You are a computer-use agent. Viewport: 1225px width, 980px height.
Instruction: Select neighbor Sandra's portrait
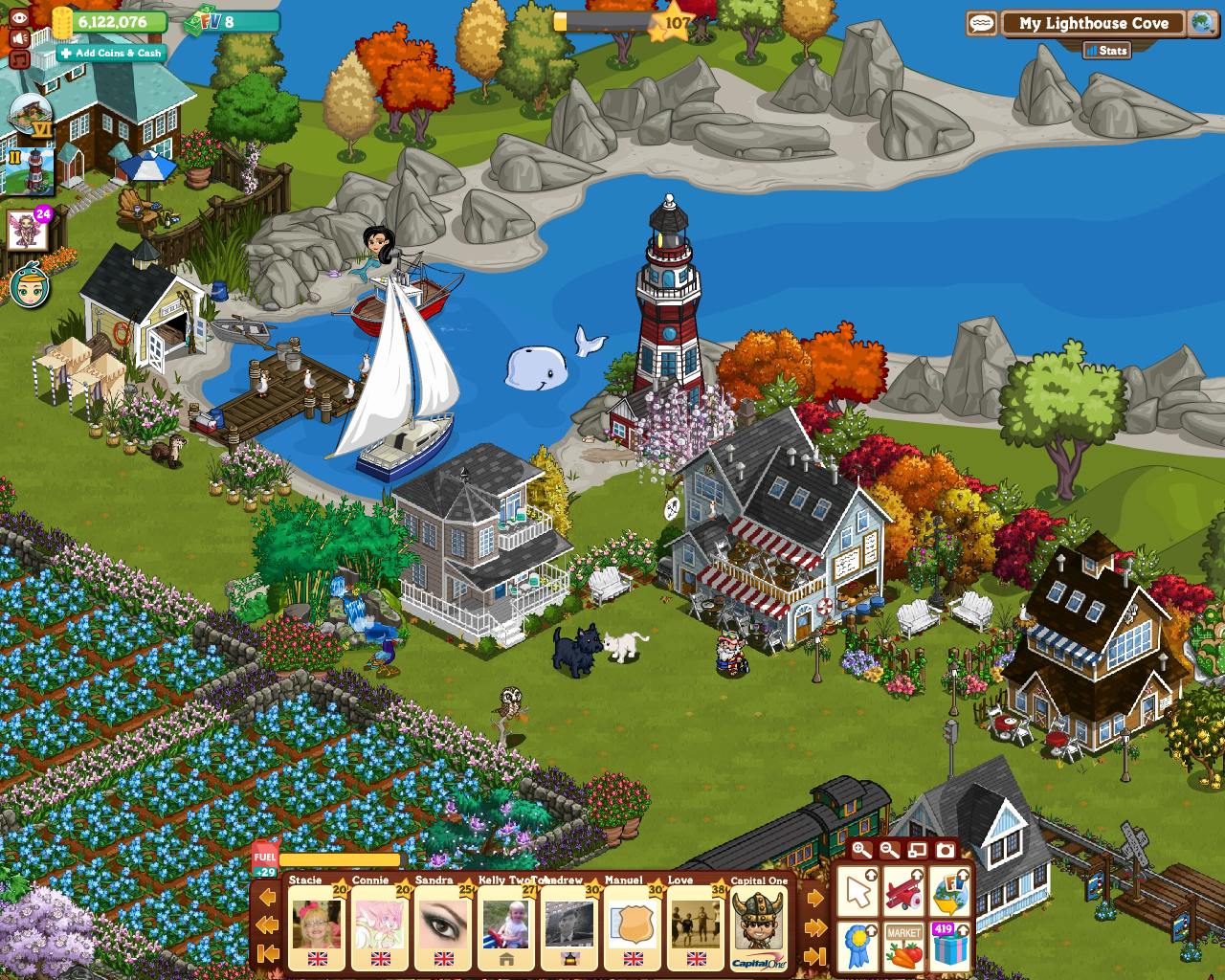pyautogui.click(x=442, y=924)
